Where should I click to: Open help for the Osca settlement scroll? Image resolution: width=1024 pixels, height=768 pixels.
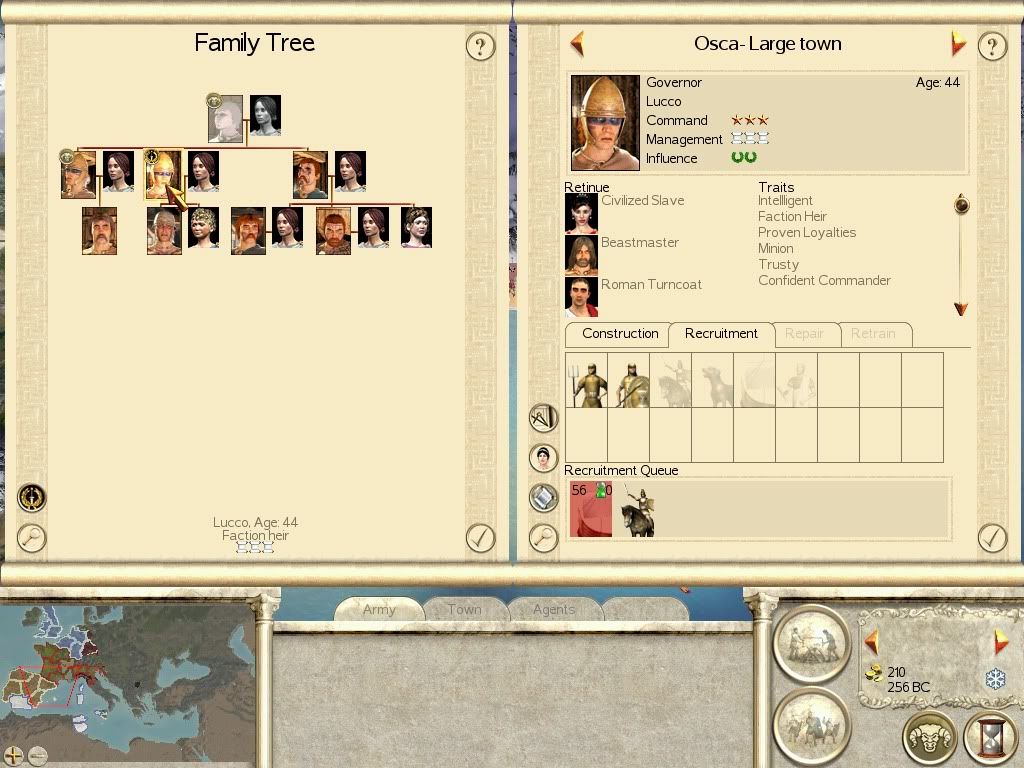pos(991,46)
